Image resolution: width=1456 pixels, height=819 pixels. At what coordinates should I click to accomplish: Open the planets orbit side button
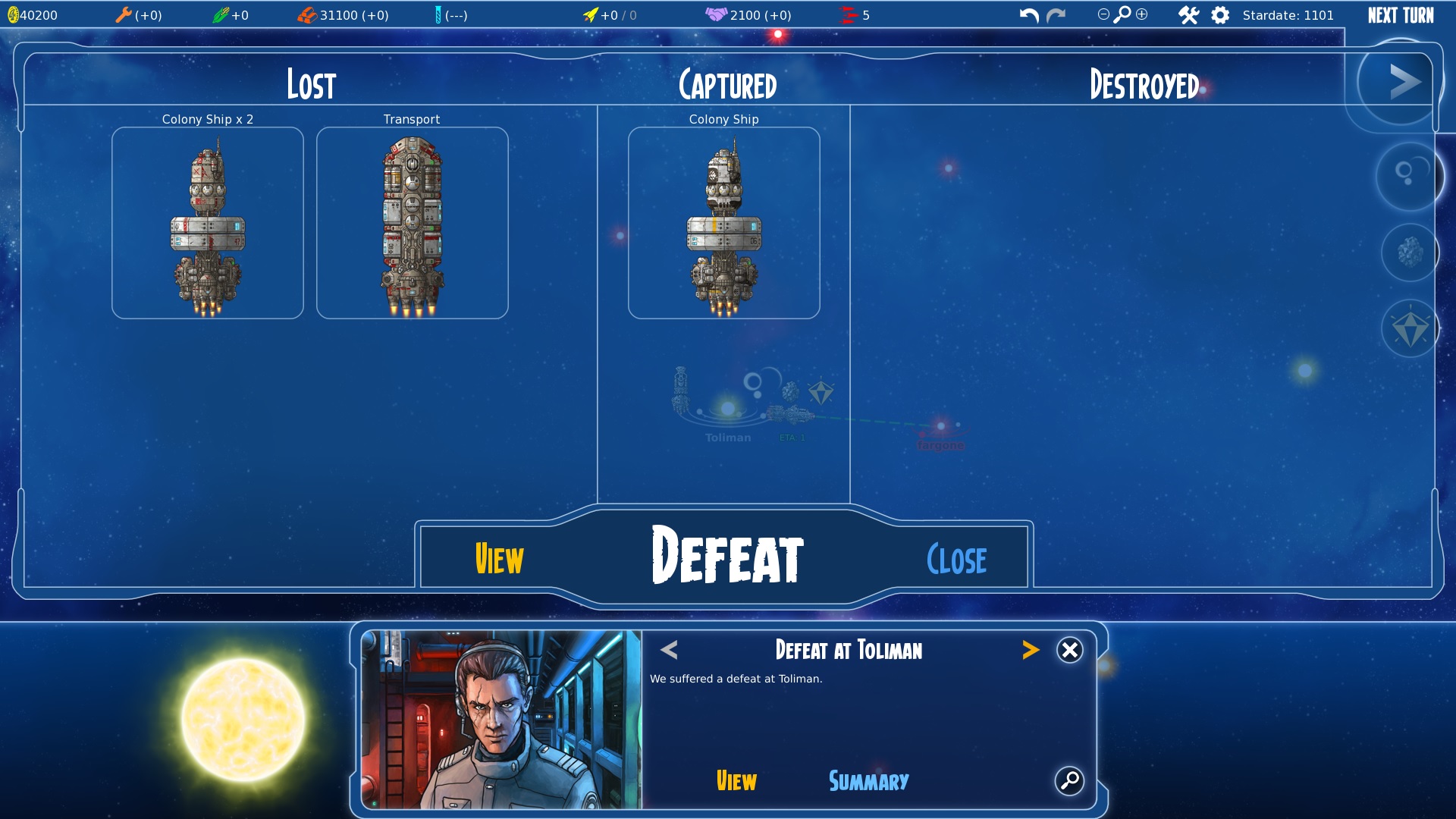tap(1408, 176)
